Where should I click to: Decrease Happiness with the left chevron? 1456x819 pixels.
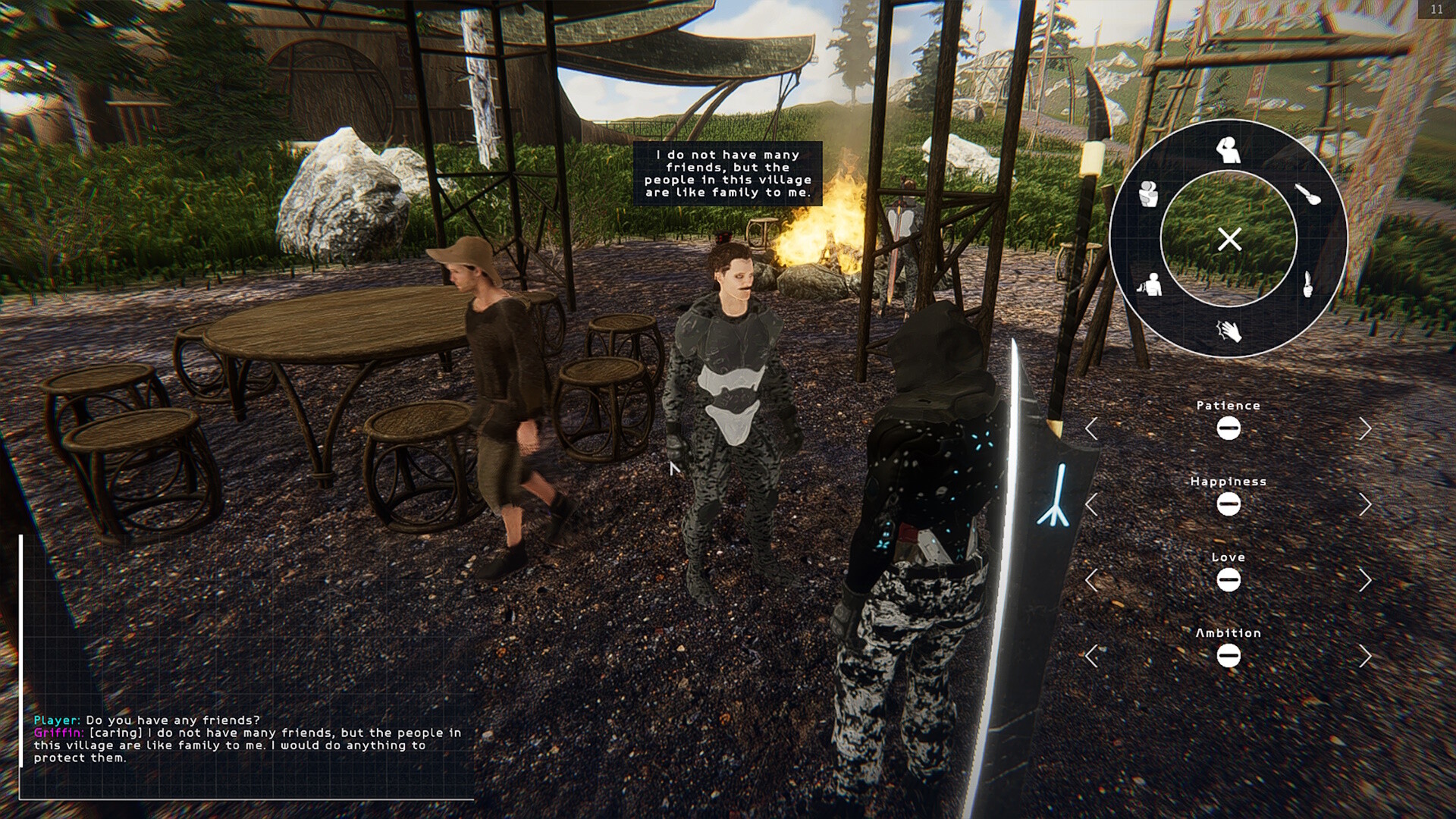pyautogui.click(x=1092, y=503)
